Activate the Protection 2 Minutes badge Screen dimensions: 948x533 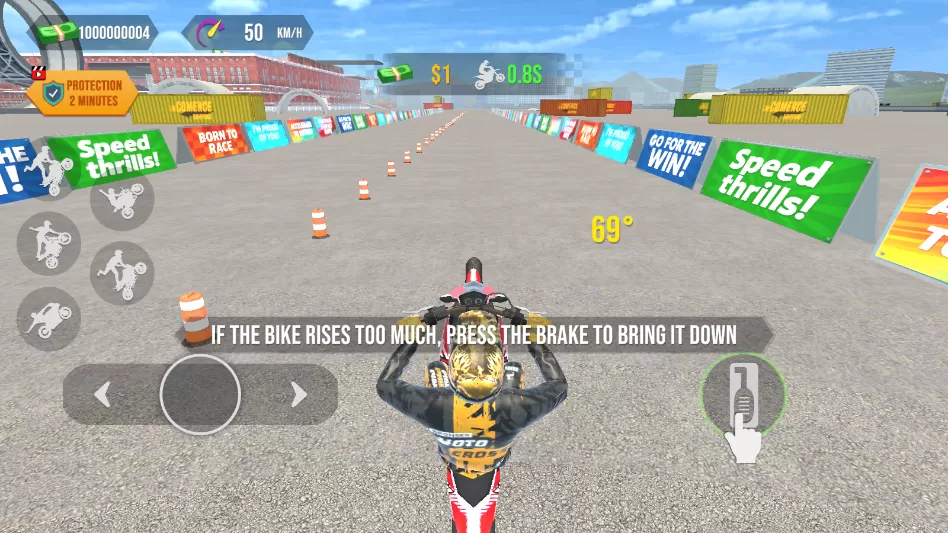[83, 93]
